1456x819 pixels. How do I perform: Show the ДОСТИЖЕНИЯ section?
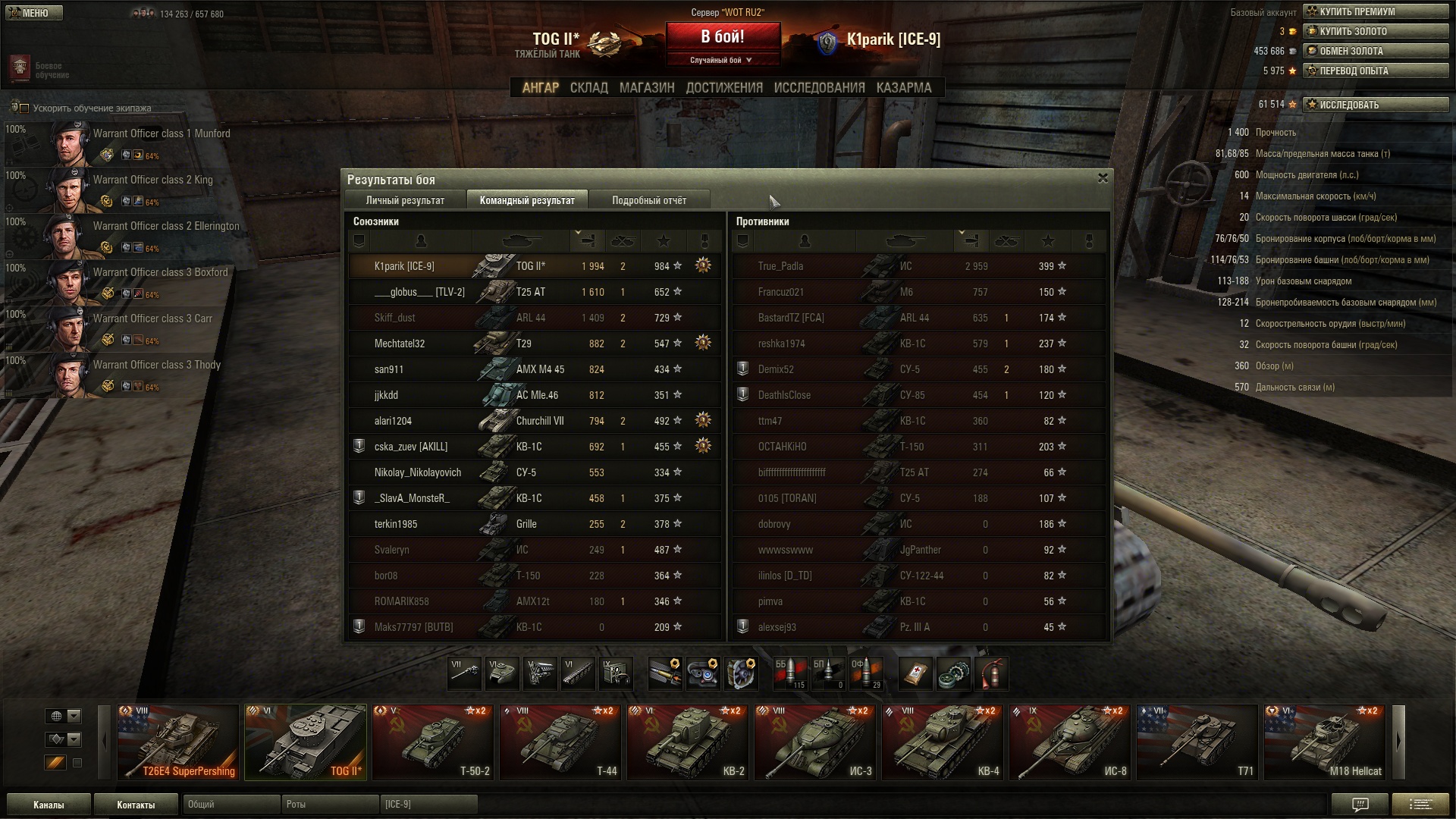[x=724, y=88]
